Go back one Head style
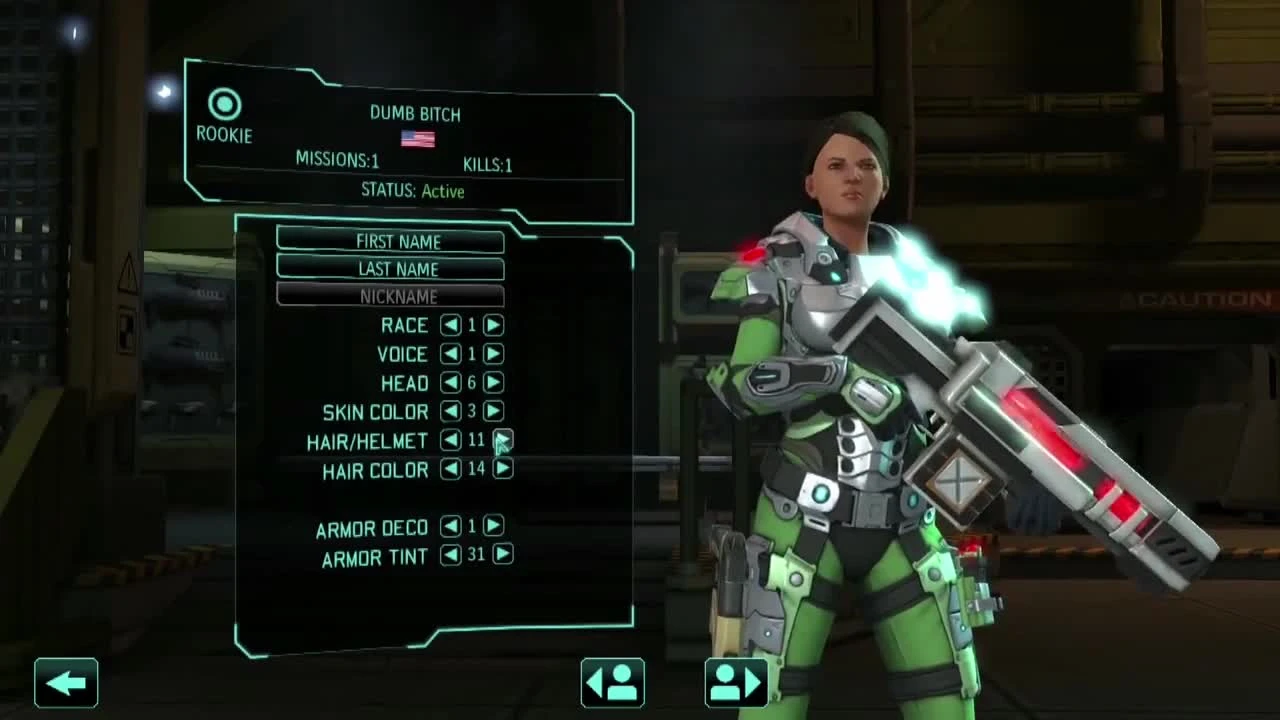Image resolution: width=1280 pixels, height=720 pixels. pos(450,383)
